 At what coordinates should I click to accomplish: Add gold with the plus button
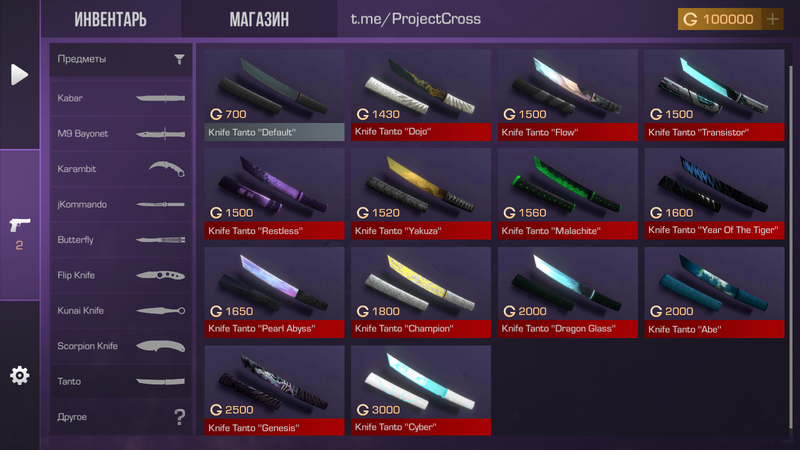tap(772, 19)
